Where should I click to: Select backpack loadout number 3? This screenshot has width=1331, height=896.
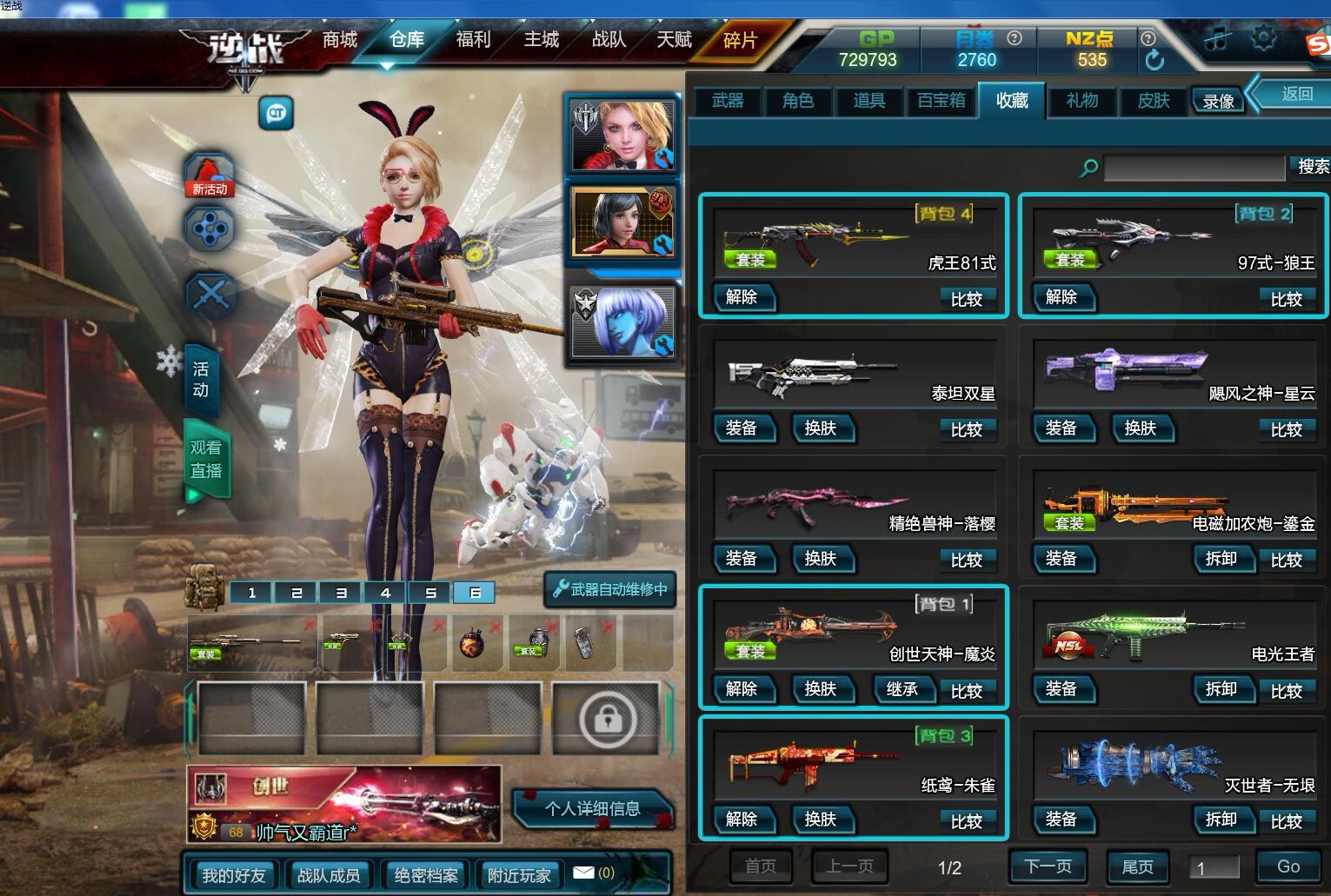click(341, 593)
